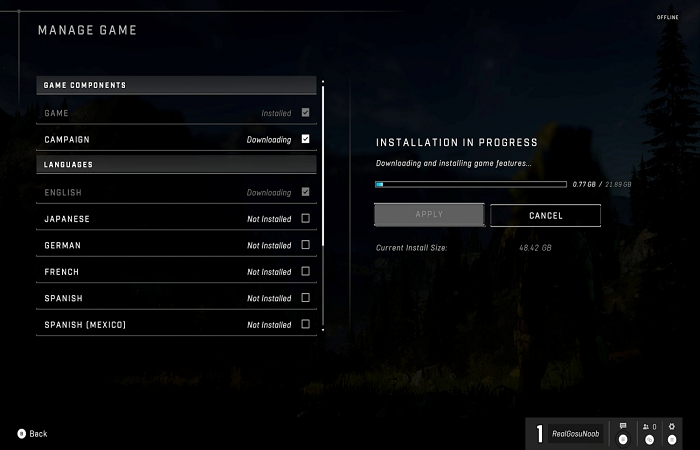700x450 pixels.
Task: Go back using the Back button
Action: tap(32, 434)
